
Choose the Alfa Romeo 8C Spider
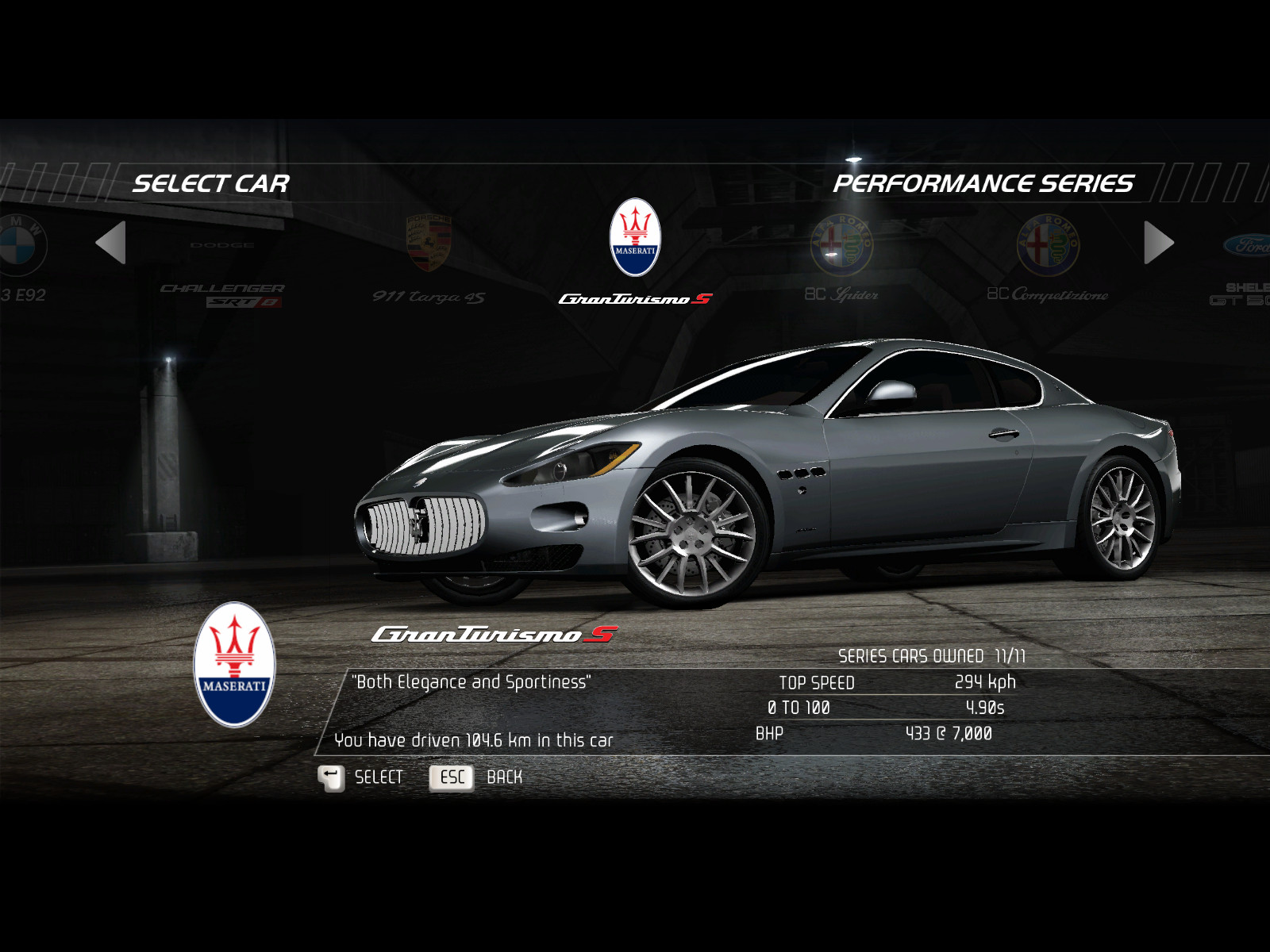point(841,258)
